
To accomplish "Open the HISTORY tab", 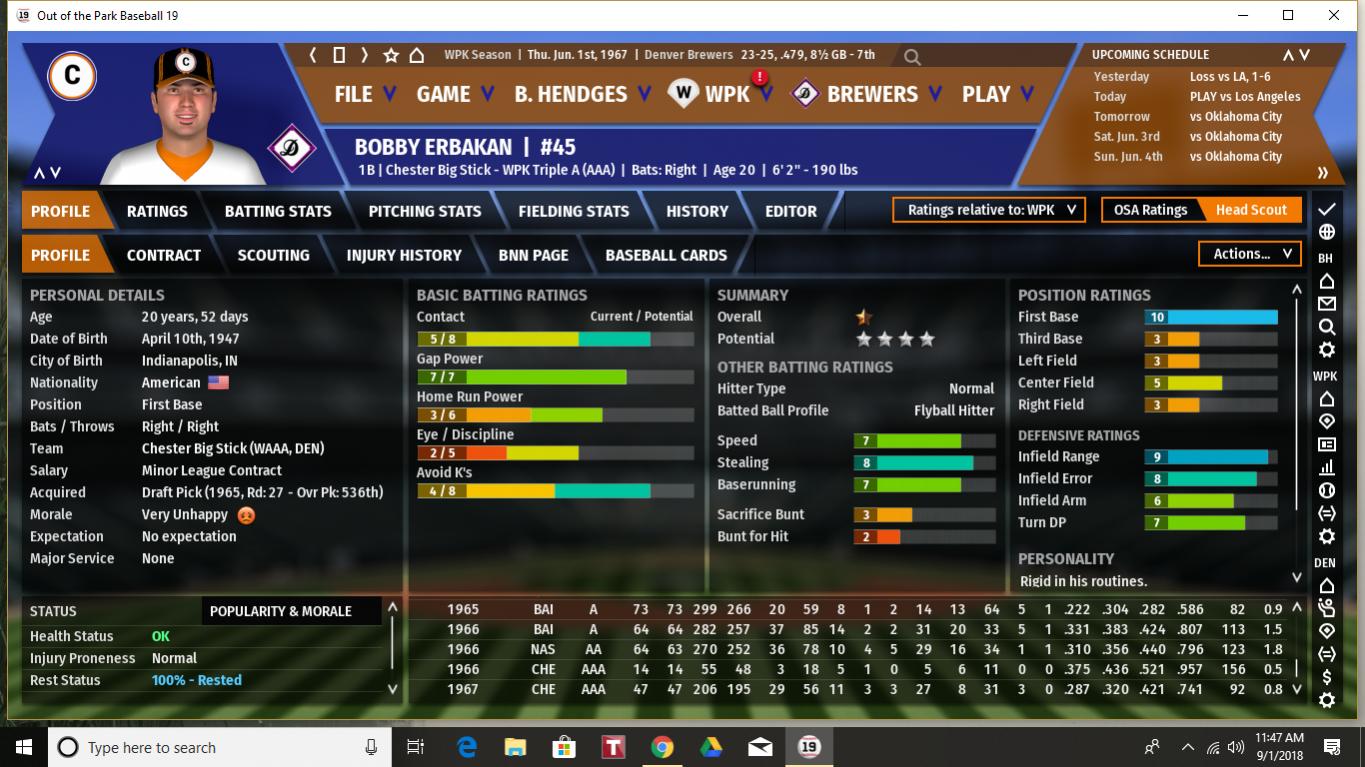I will click(697, 211).
